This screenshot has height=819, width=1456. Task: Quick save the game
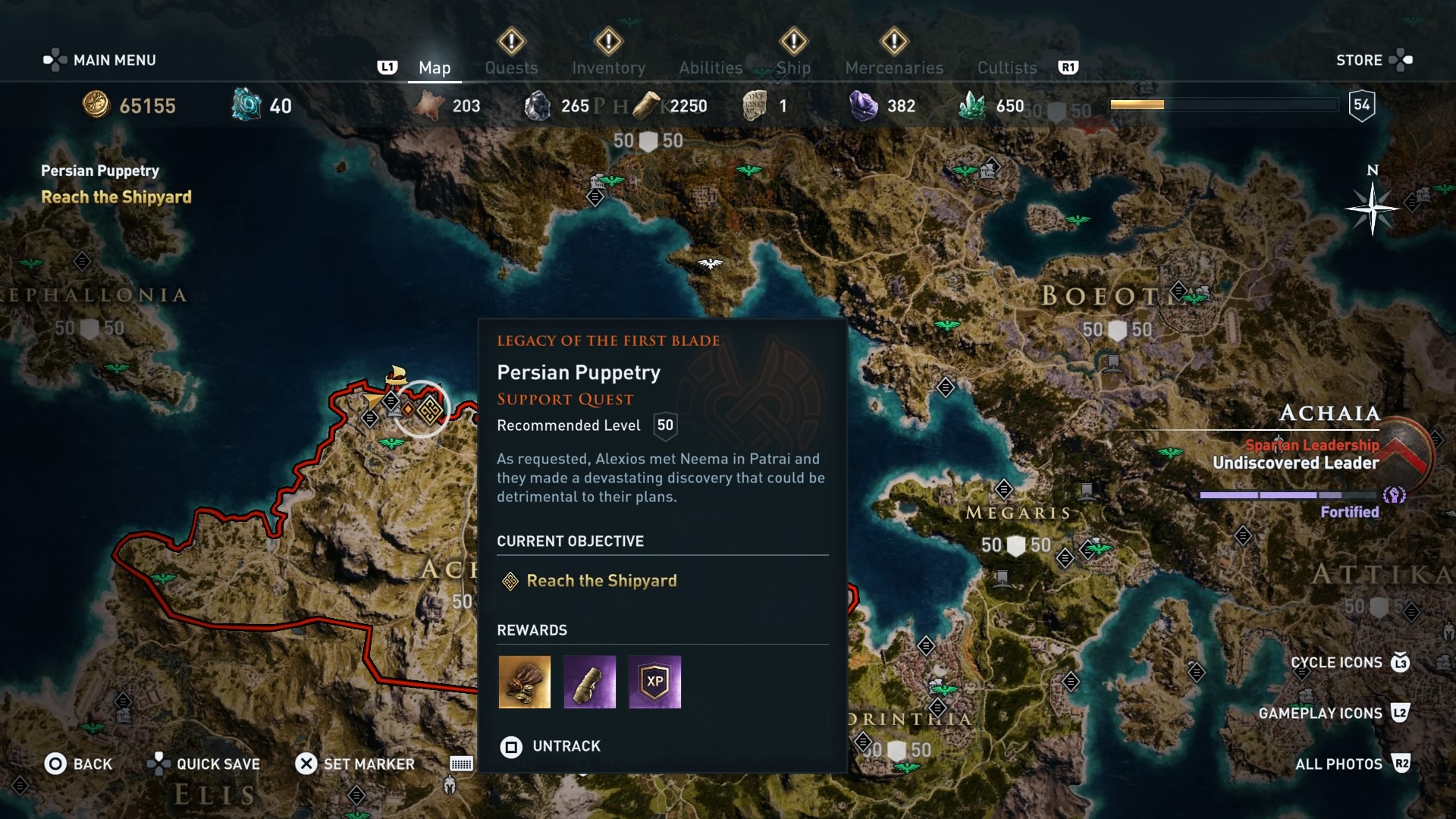[204, 764]
